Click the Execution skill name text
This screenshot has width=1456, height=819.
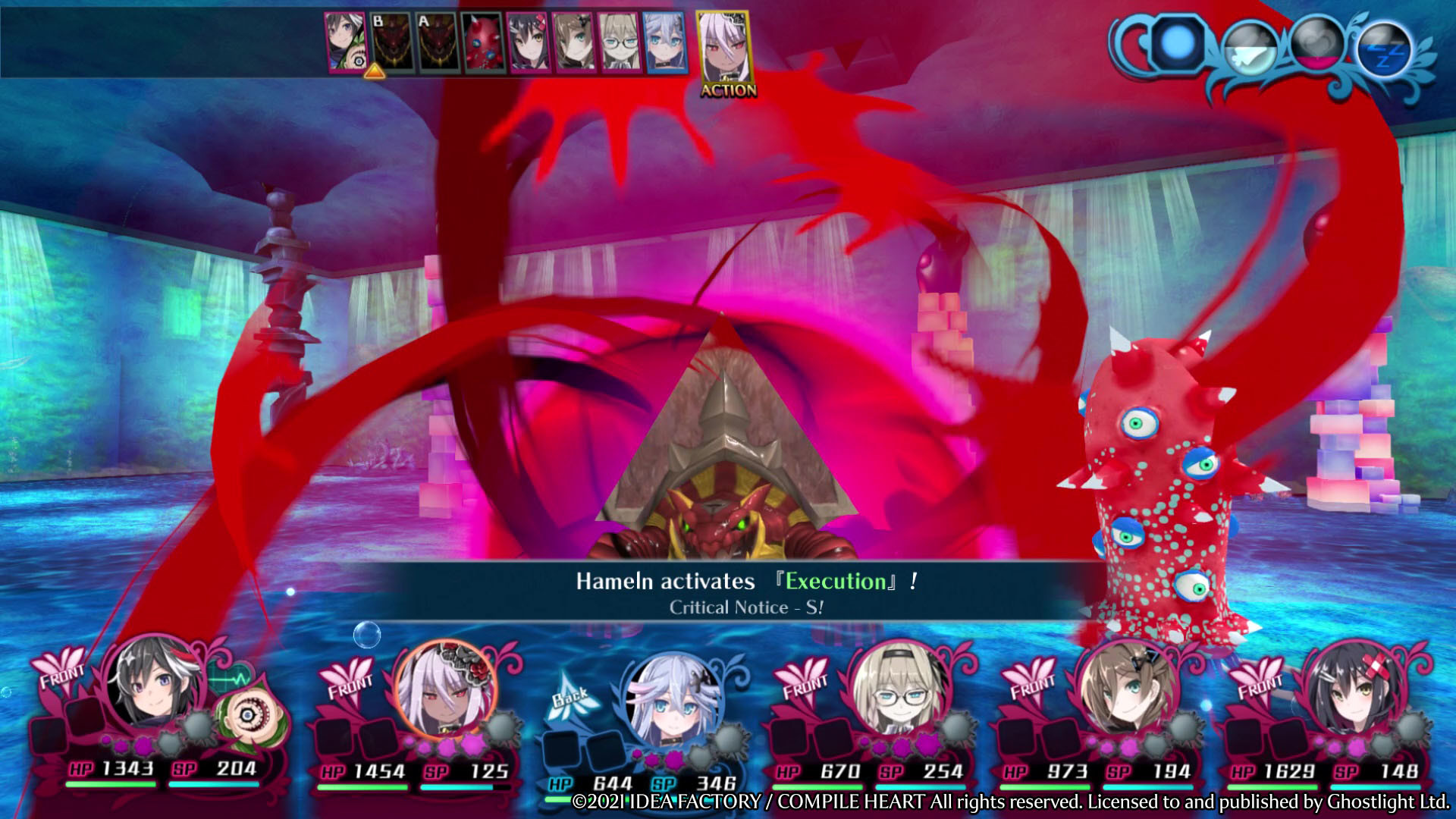[x=835, y=581]
